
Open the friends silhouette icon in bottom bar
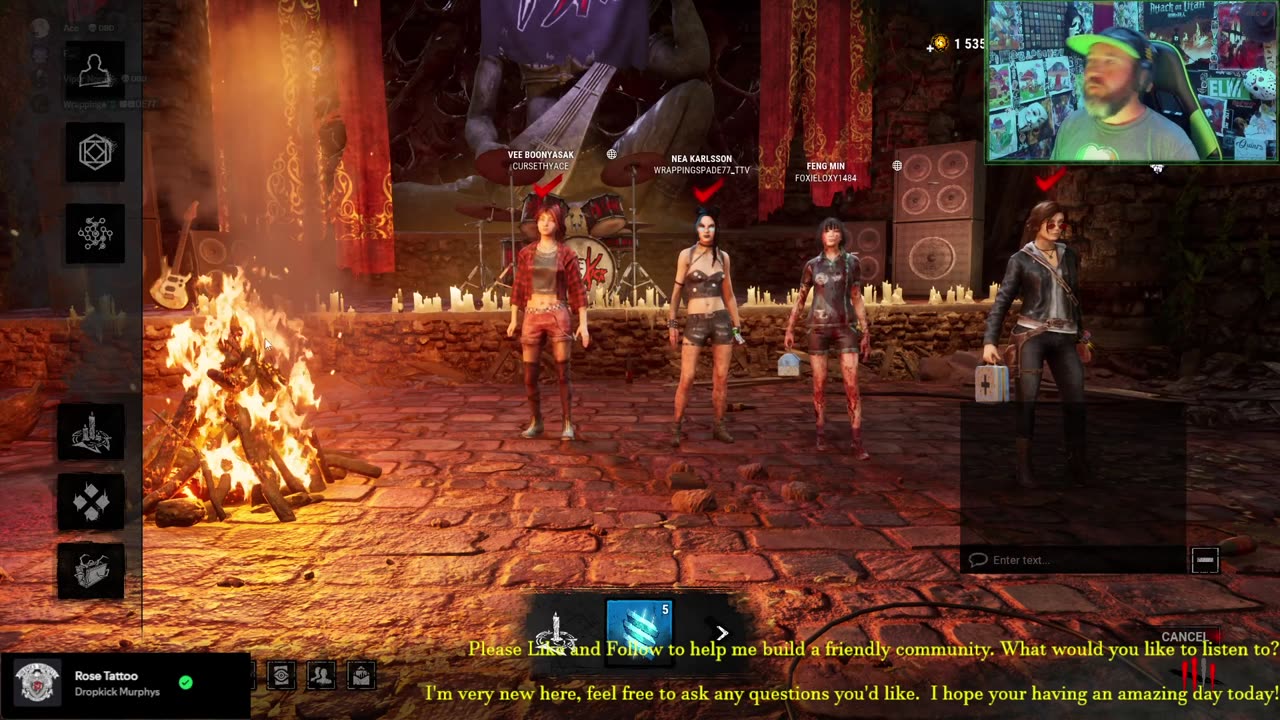pyautogui.click(x=321, y=676)
